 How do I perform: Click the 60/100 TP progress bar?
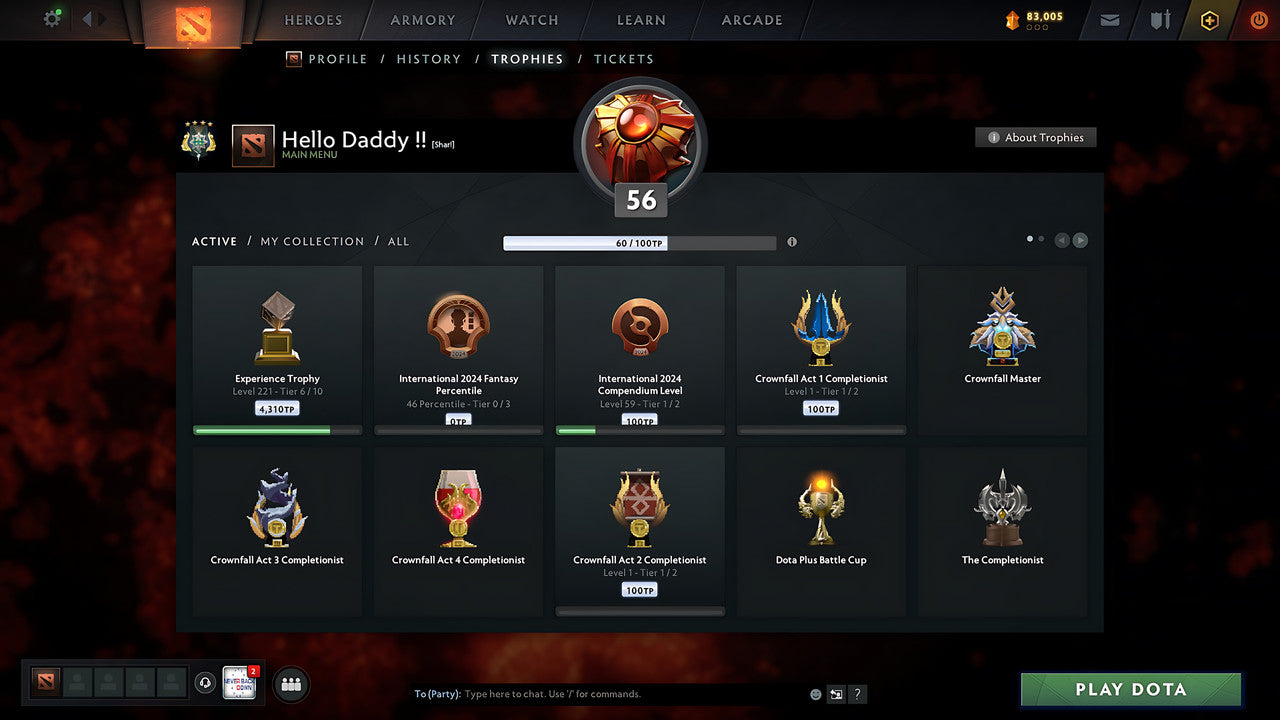point(640,242)
